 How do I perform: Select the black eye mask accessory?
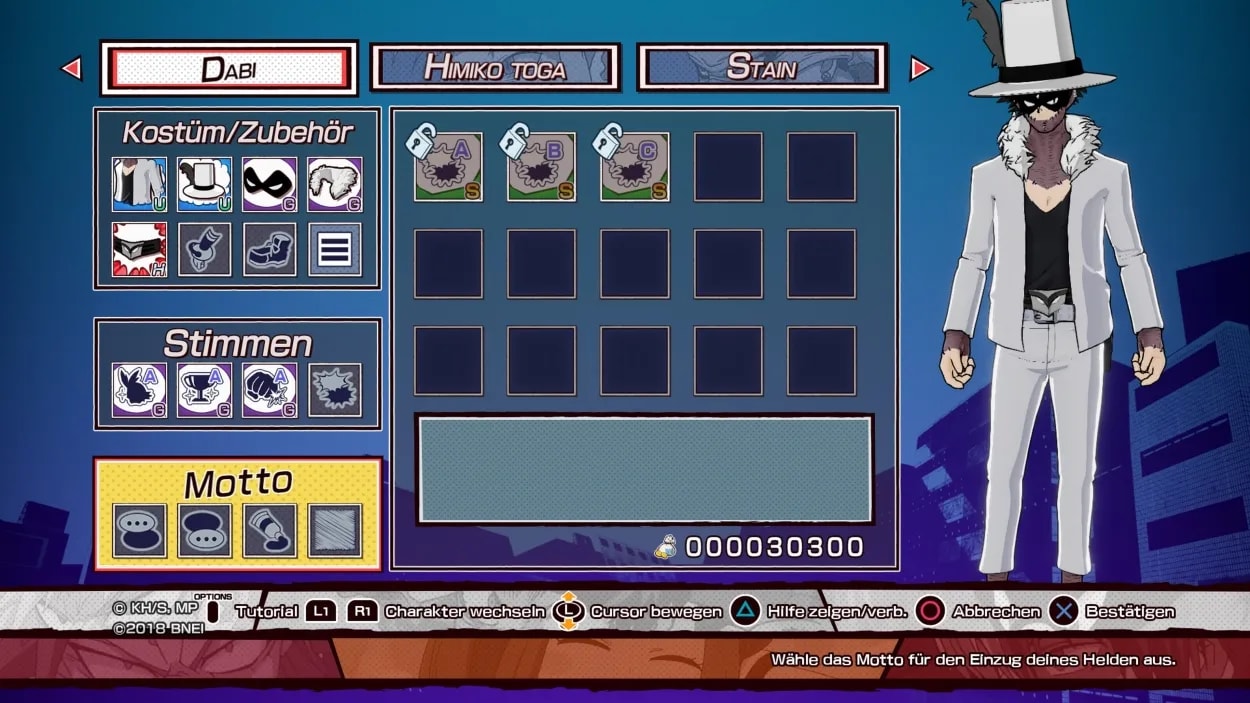coord(270,184)
